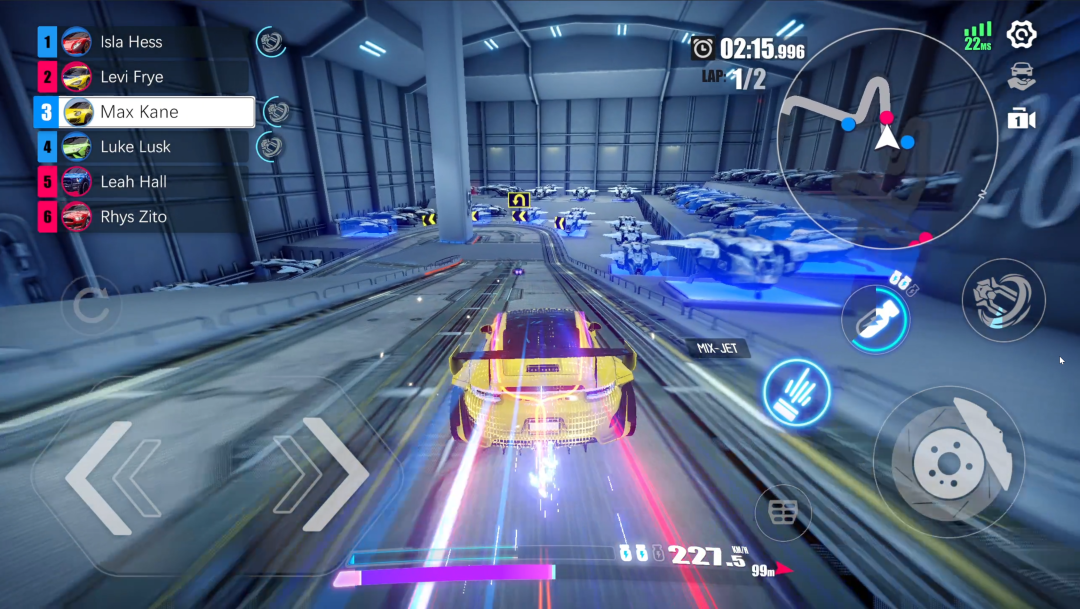Select Isla Hess in the ranking list

(145, 42)
